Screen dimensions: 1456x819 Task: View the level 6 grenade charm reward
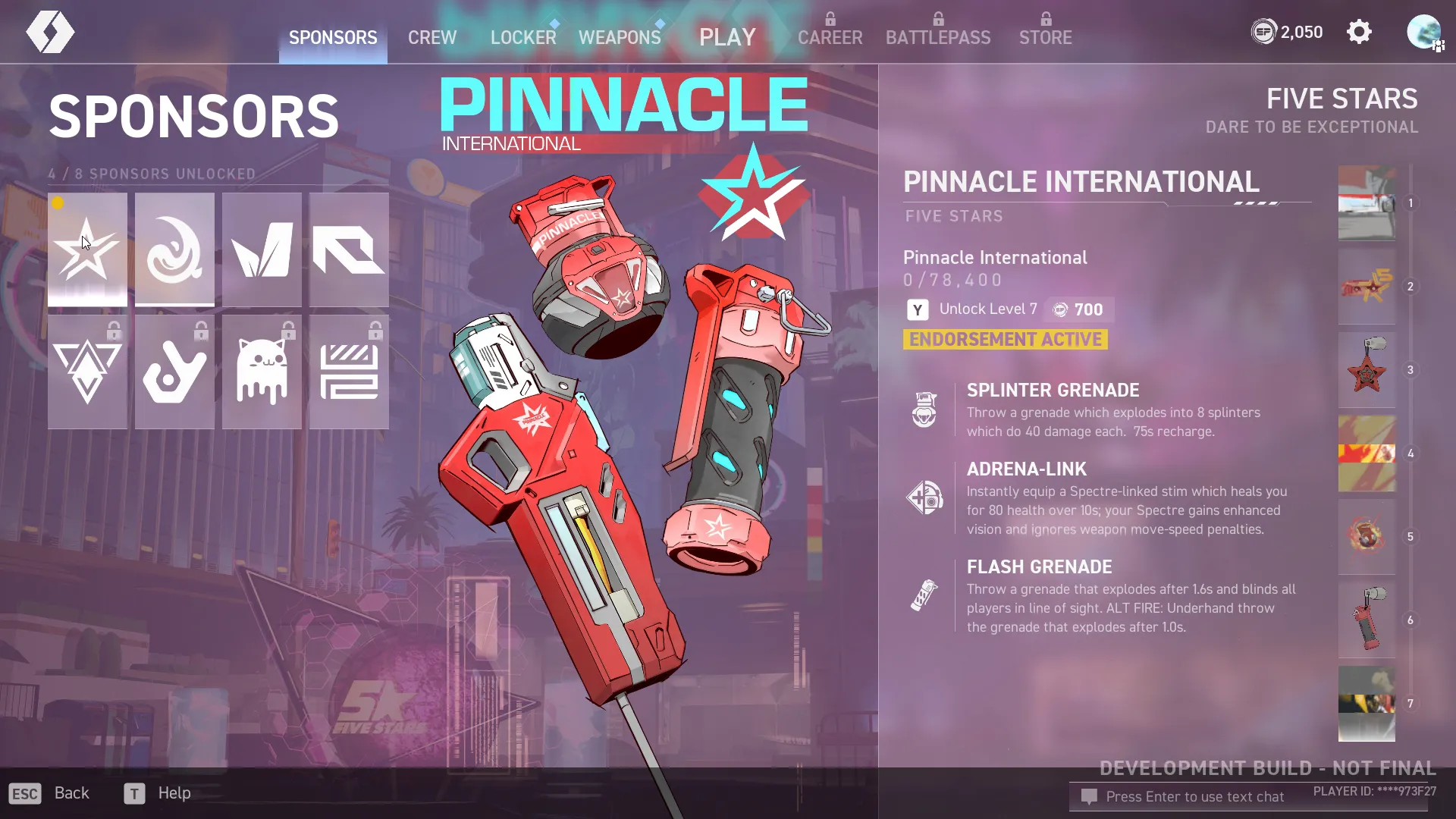[1367, 620]
